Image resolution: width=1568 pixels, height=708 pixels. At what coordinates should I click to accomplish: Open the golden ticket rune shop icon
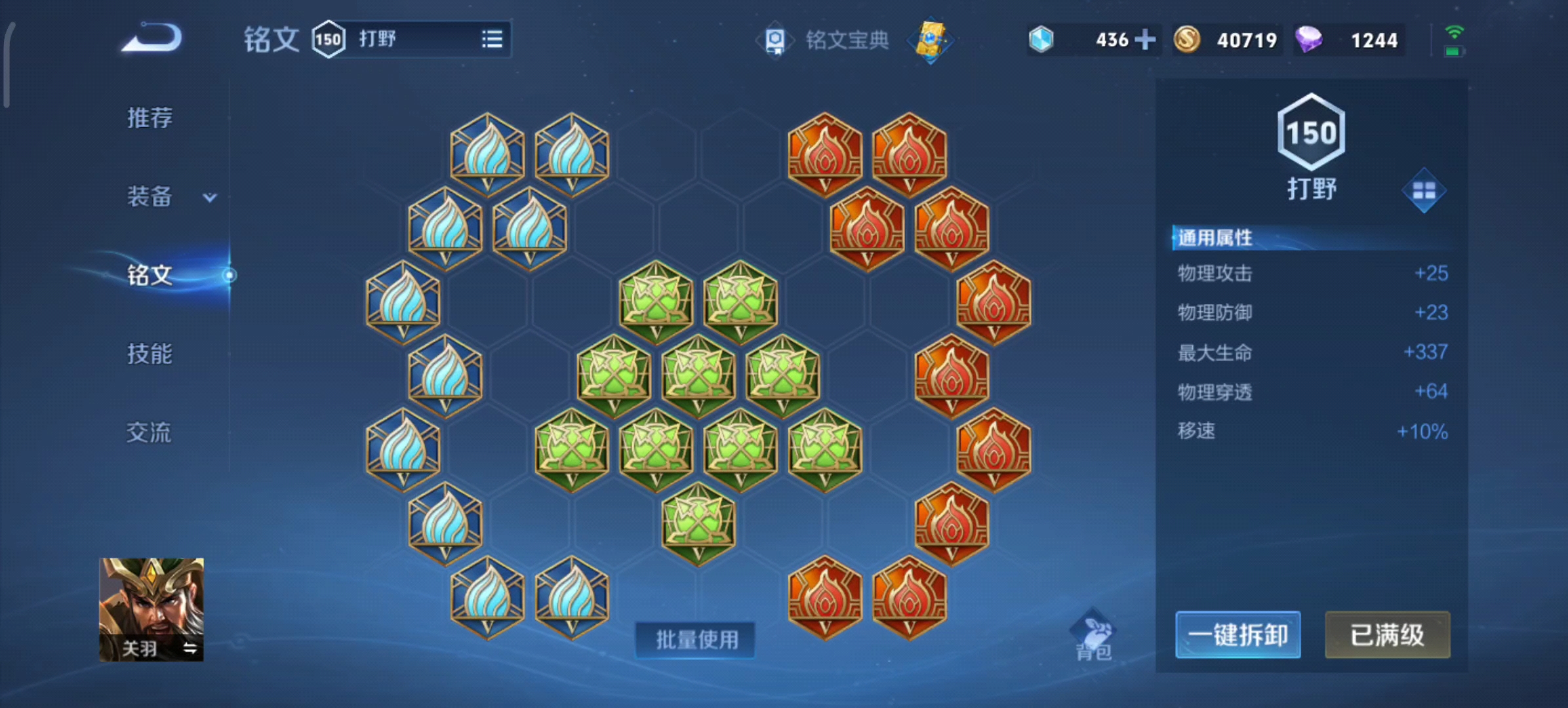pos(931,40)
